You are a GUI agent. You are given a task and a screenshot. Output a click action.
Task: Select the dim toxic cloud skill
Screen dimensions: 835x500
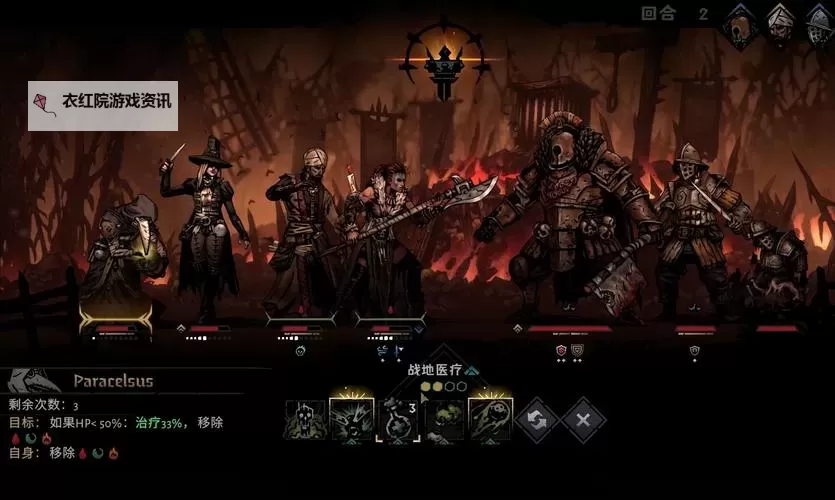tap(444, 420)
